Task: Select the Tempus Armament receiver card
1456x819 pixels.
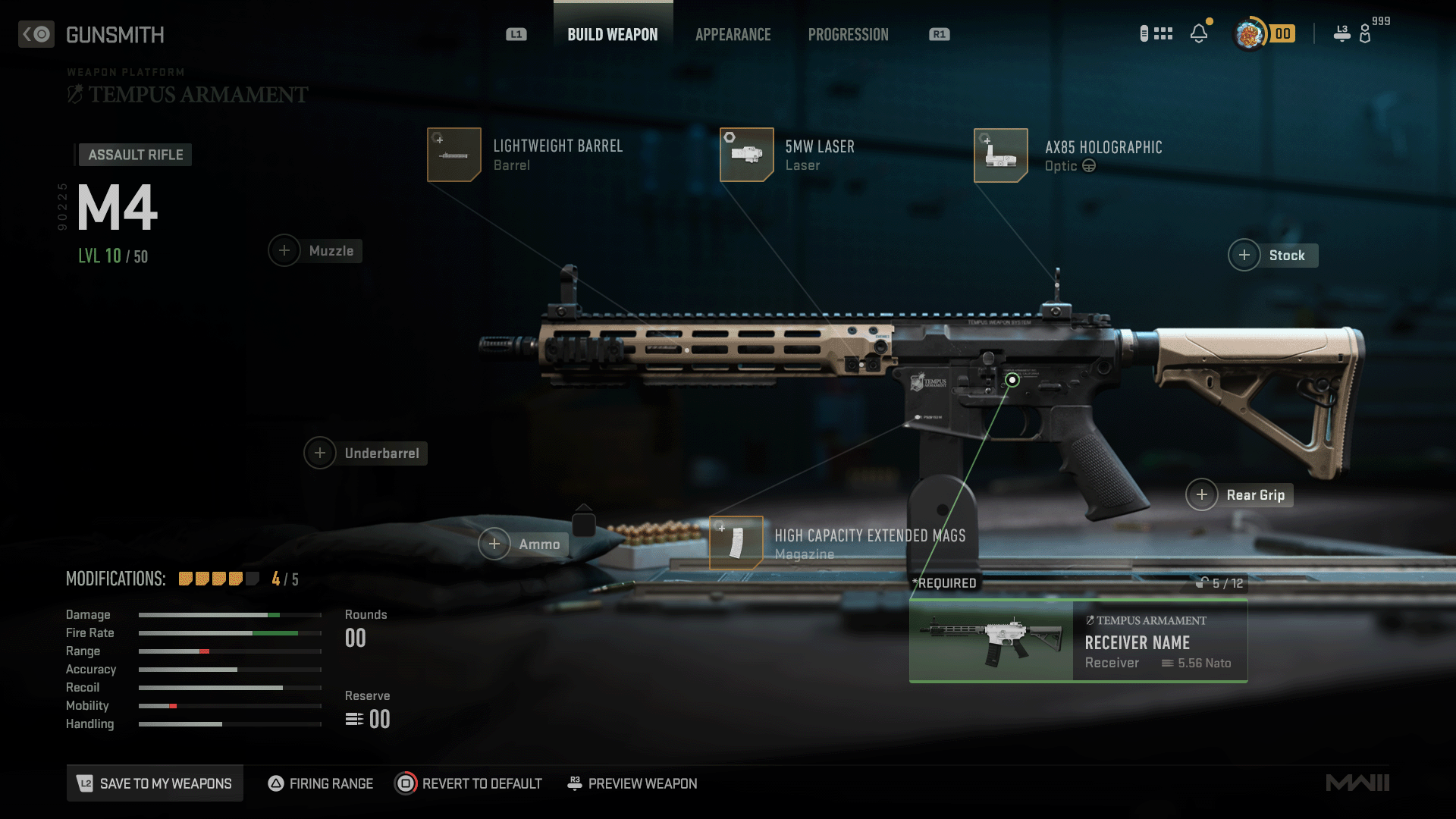Action: coord(1078,641)
